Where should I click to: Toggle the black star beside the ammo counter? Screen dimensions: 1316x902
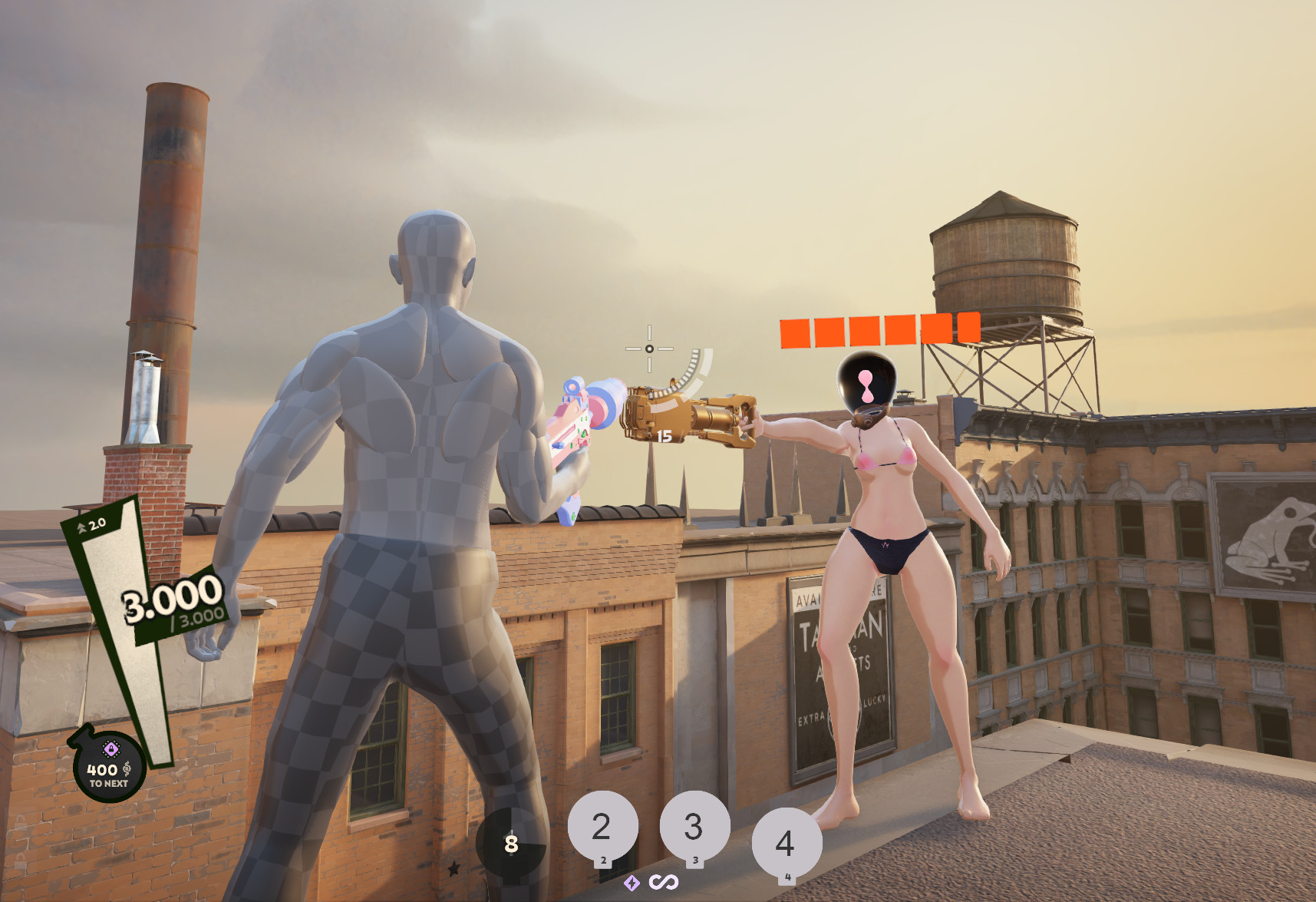pyautogui.click(x=454, y=868)
